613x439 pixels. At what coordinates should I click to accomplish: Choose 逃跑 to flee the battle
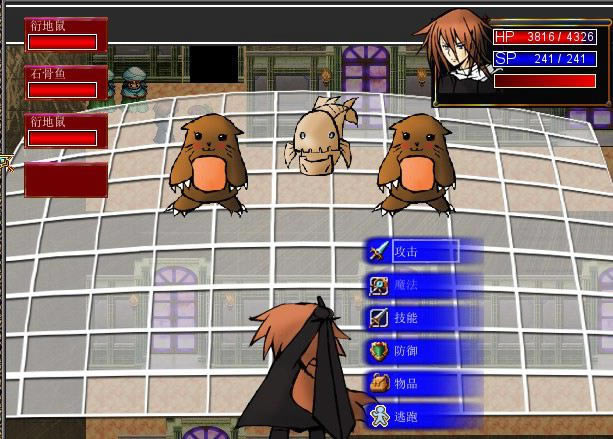412,414
